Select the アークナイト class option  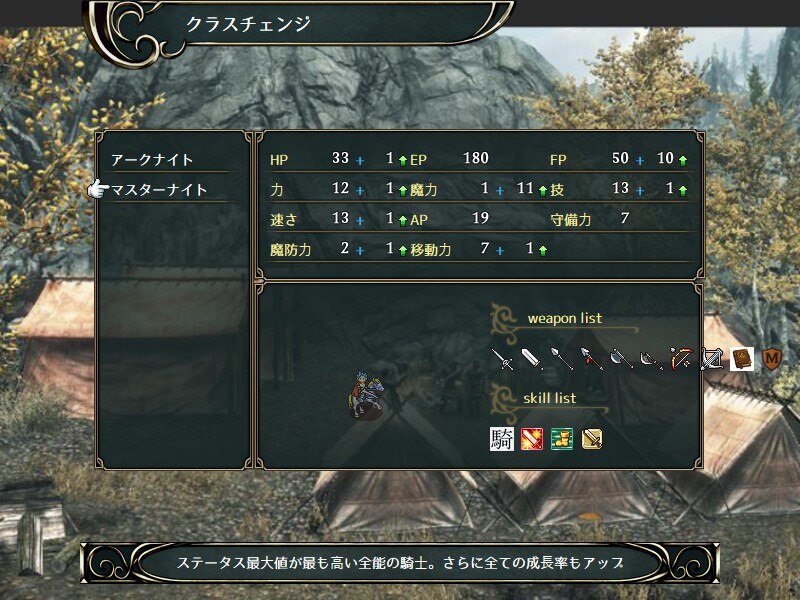pos(153,160)
